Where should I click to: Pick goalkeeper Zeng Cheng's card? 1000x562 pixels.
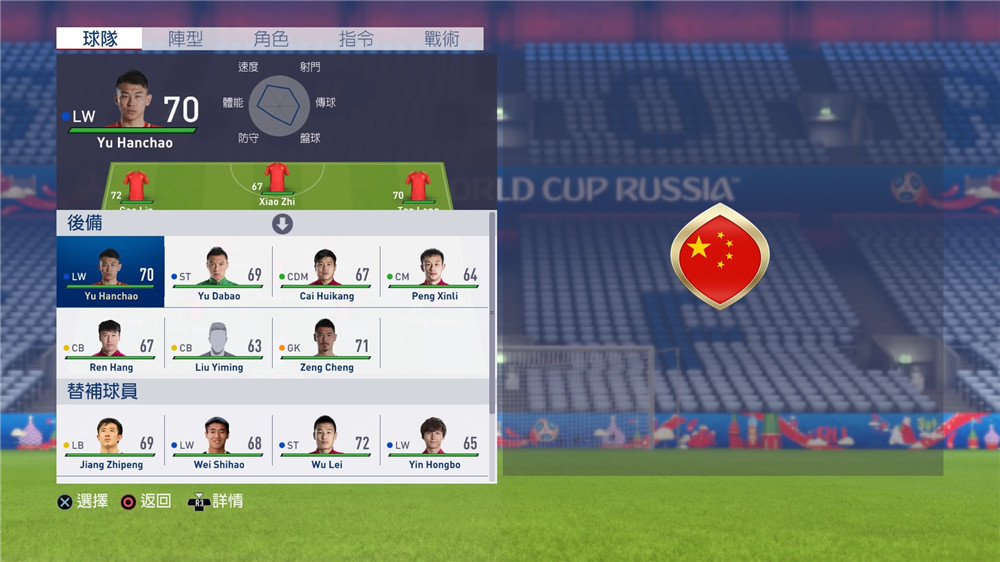click(x=326, y=344)
